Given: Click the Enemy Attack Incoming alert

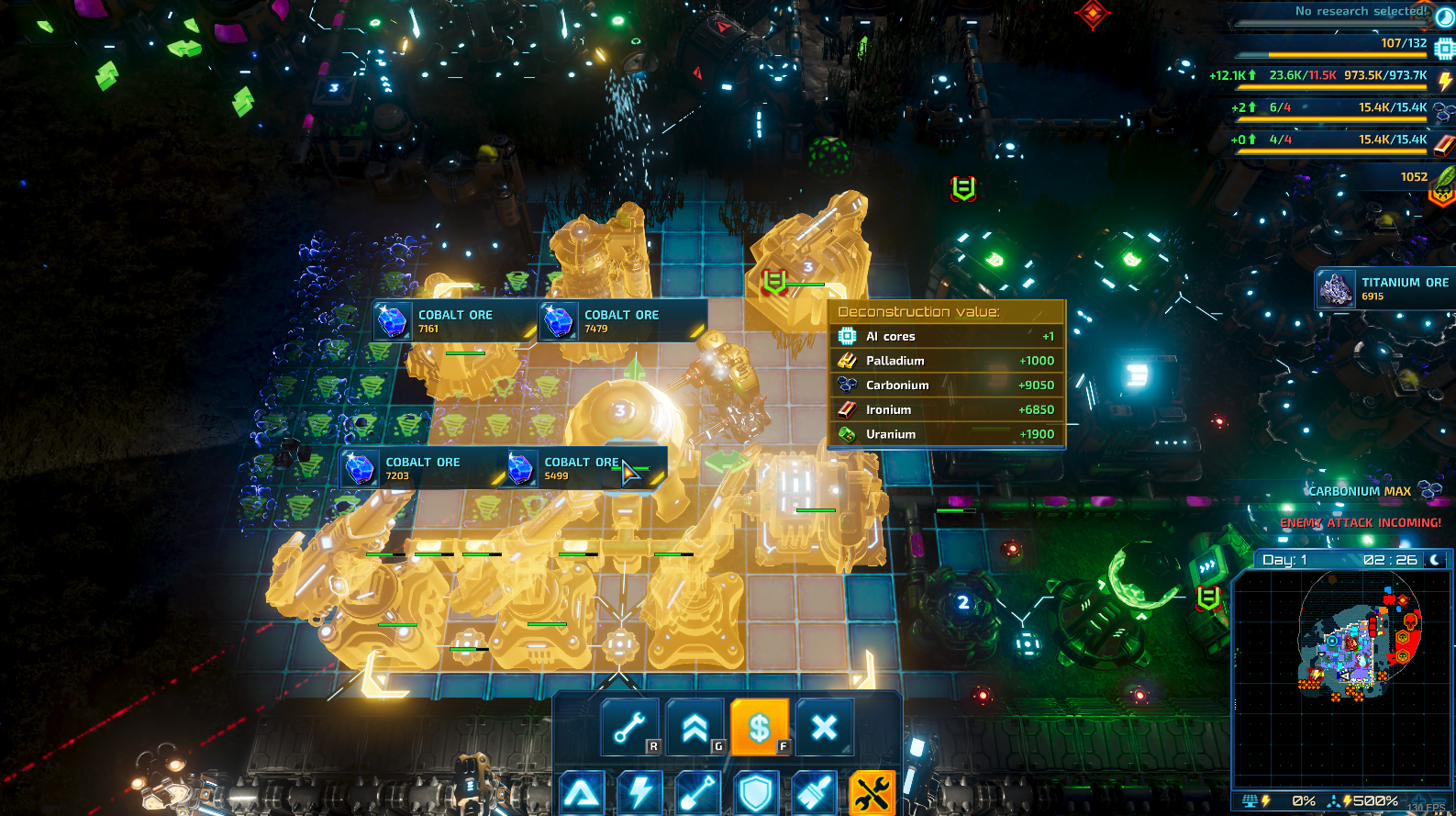Looking at the screenshot, I should pyautogui.click(x=1360, y=522).
